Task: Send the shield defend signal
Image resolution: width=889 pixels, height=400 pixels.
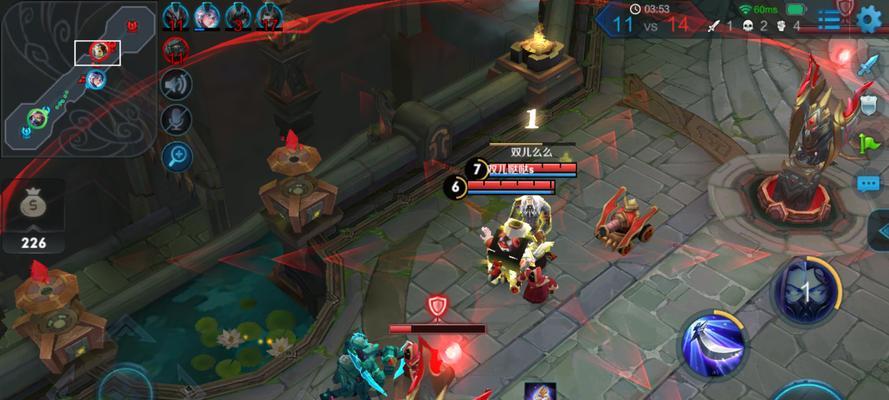Action: (867, 105)
